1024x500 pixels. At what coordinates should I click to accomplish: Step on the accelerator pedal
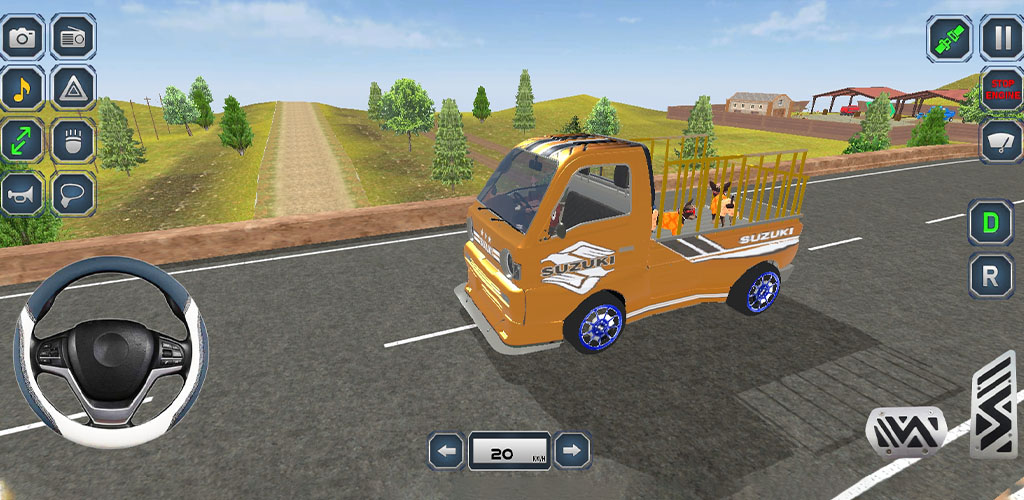[993, 405]
